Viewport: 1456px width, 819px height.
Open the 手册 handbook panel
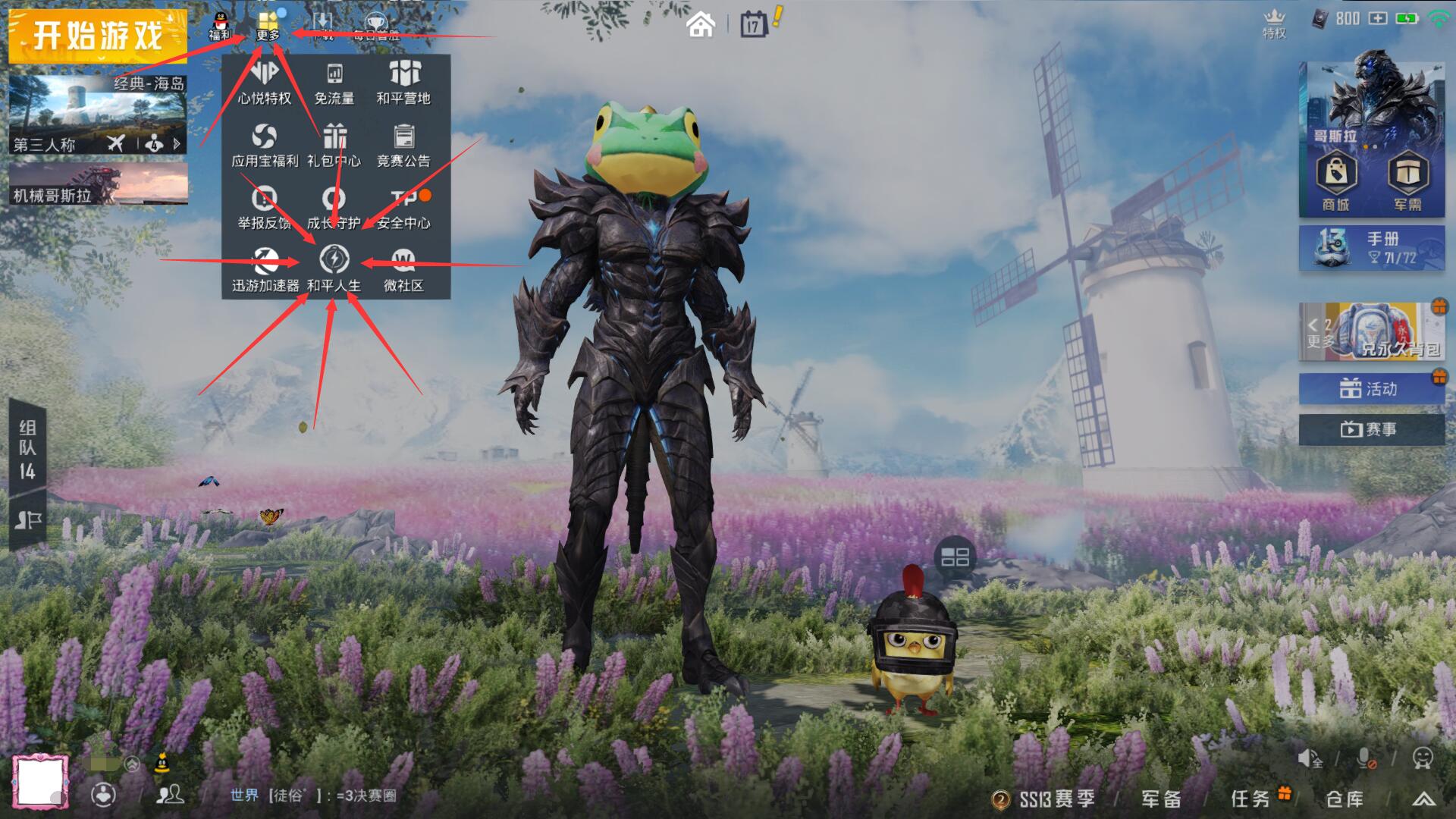click(1371, 248)
